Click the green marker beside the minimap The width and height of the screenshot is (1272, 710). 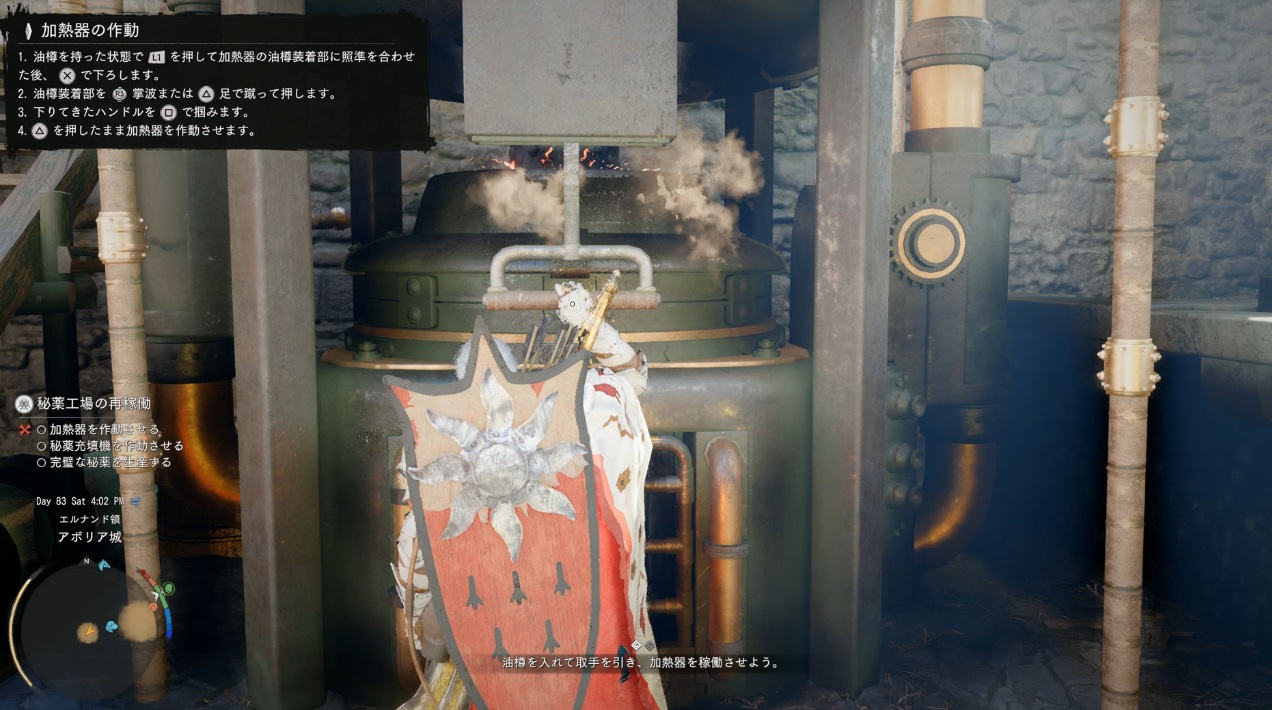coord(168,588)
